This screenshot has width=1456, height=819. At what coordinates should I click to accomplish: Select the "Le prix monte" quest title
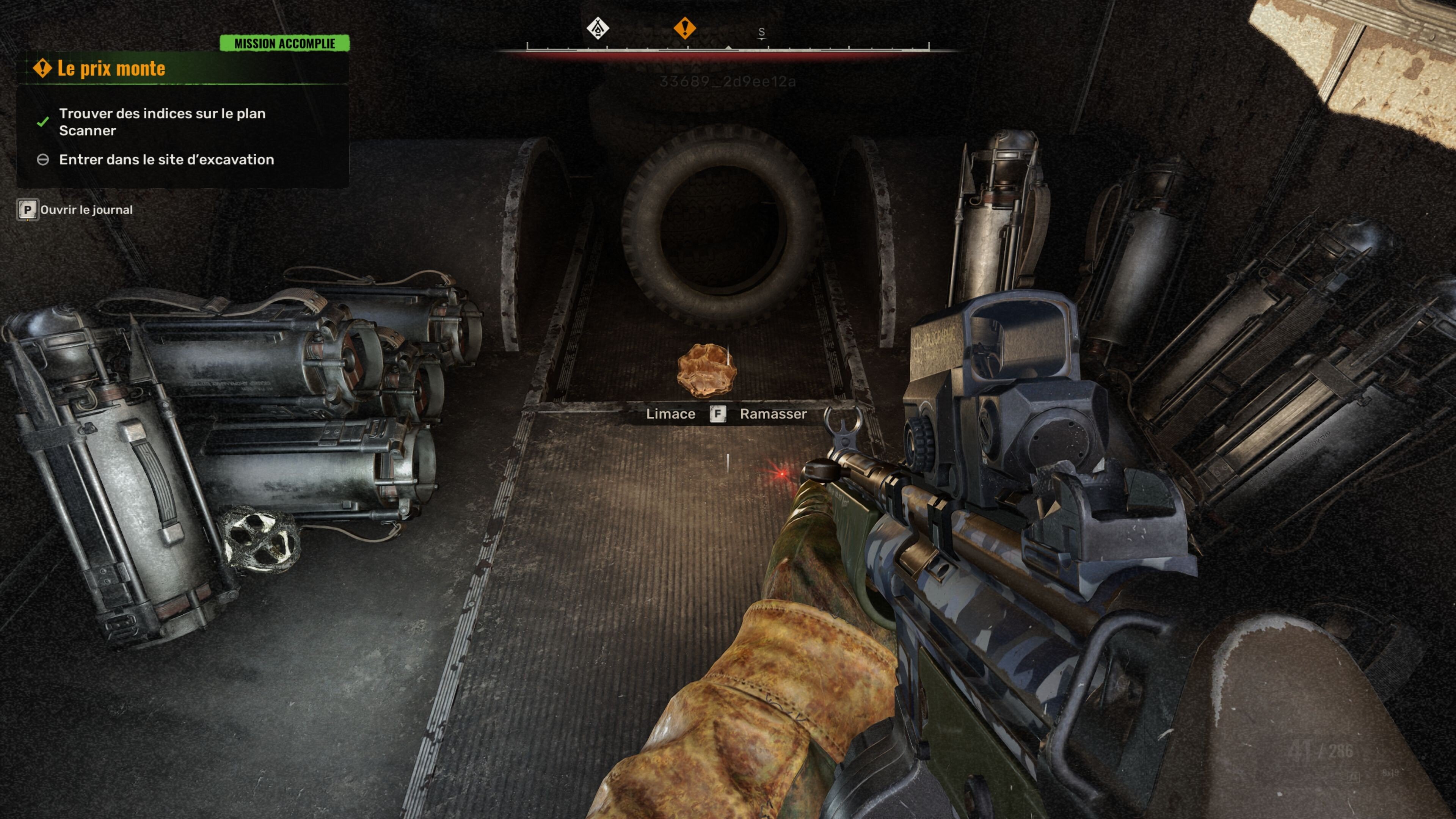(111, 68)
